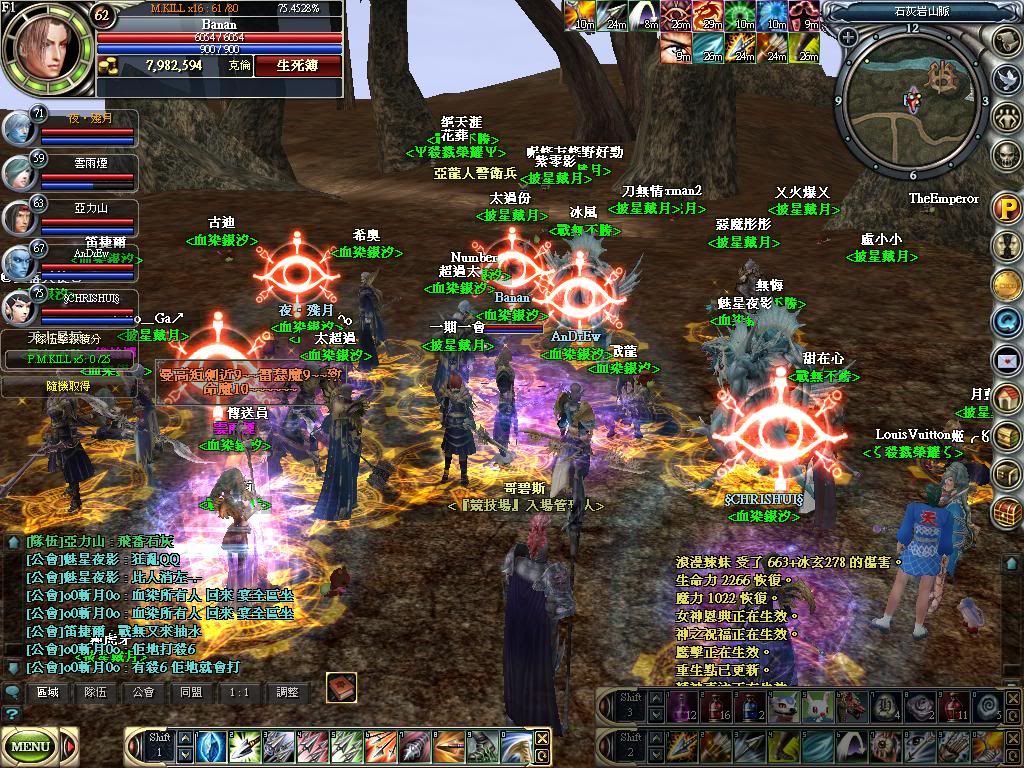Select party member 亞力山's portrait
This screenshot has width=1024, height=768.
[x=19, y=218]
